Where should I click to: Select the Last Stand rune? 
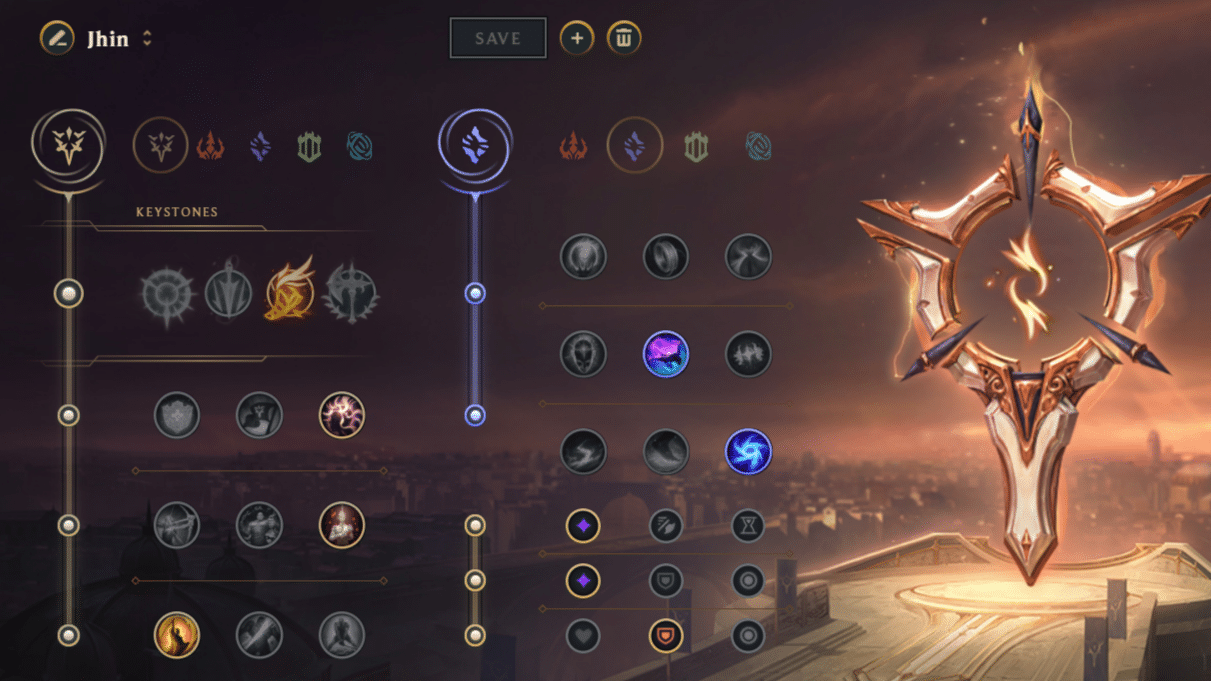[341, 635]
